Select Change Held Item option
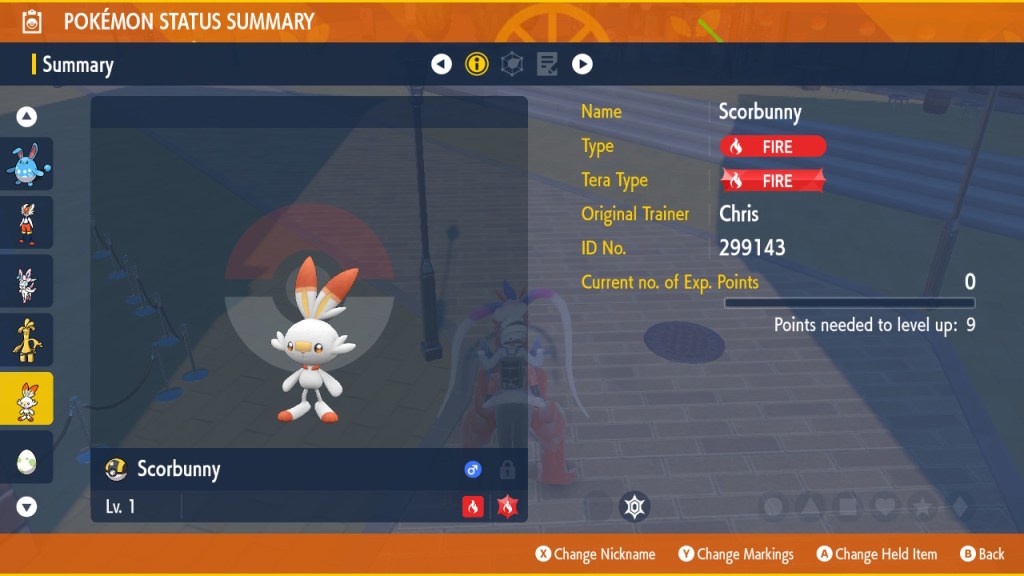 tap(877, 554)
